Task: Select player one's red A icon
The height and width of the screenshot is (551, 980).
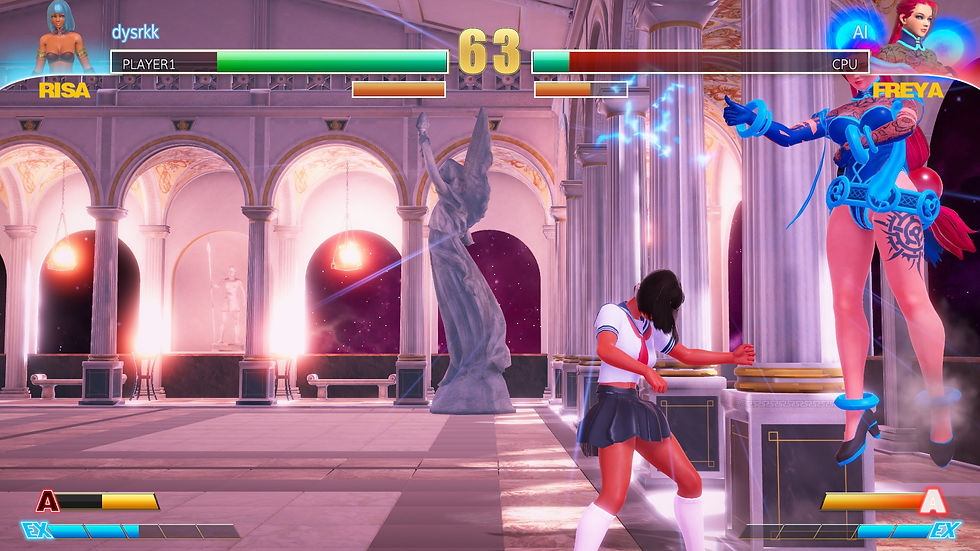Action: pos(47,501)
